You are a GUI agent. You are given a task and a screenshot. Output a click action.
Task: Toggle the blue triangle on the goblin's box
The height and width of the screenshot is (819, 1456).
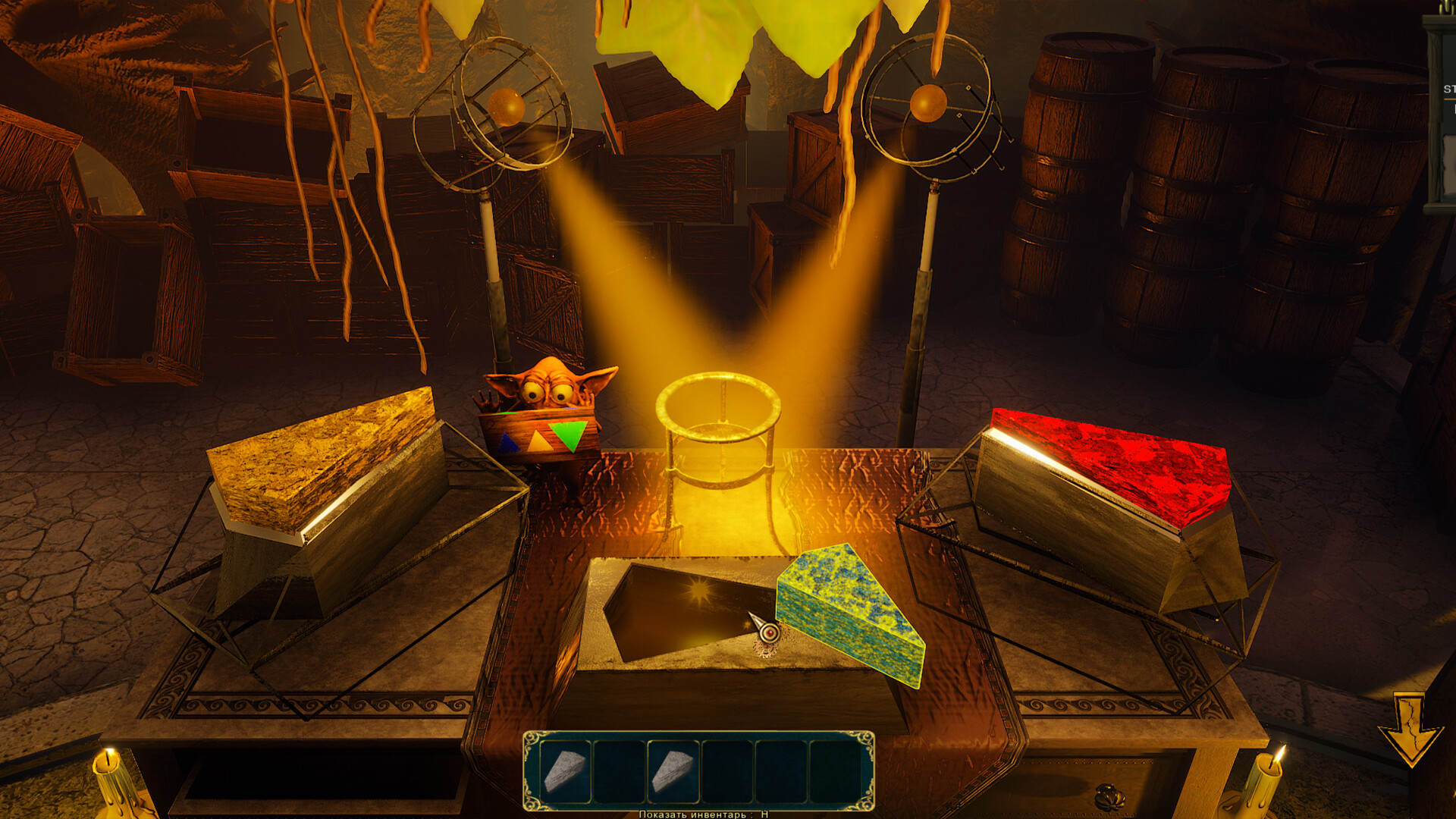(x=510, y=443)
